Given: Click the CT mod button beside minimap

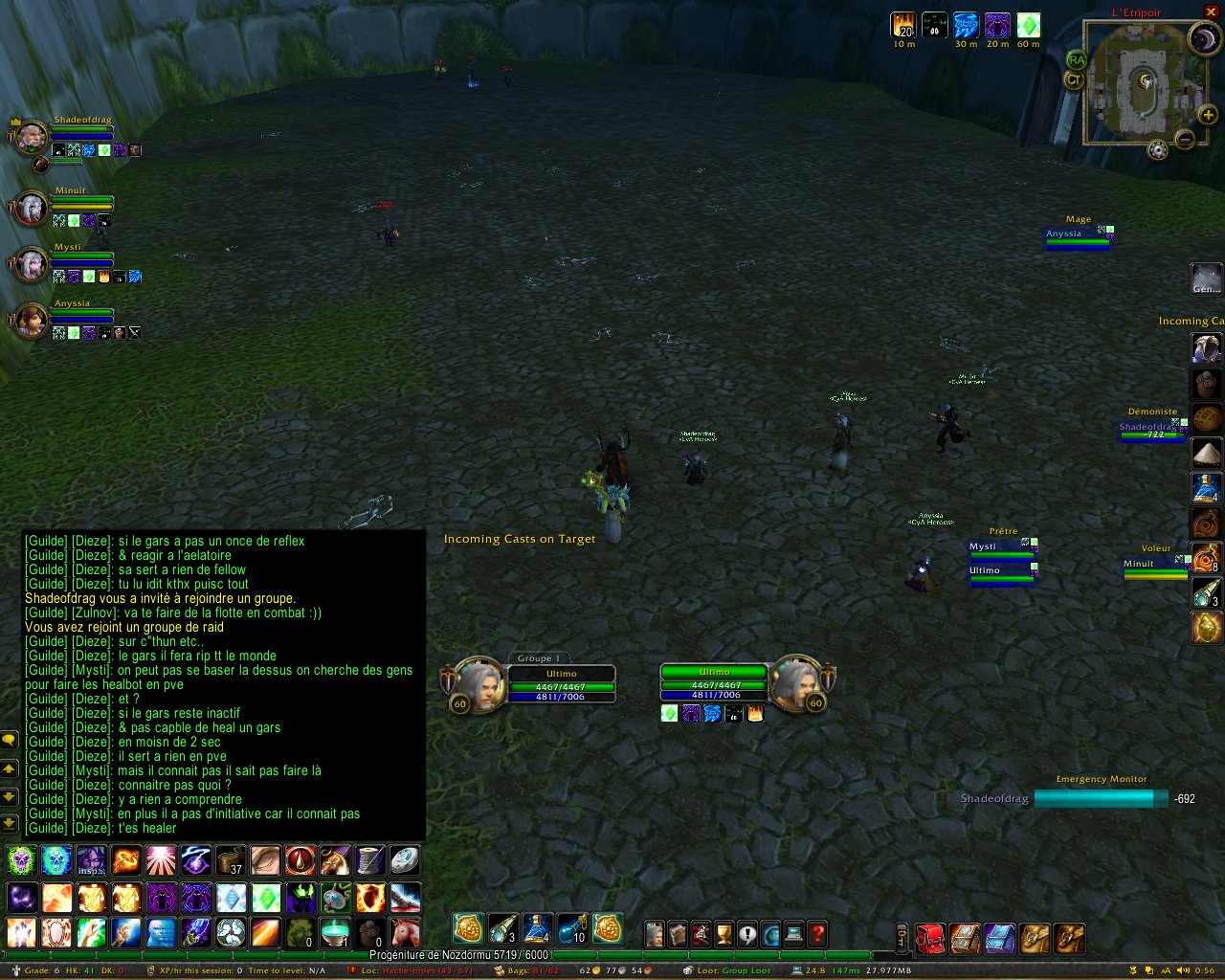Looking at the screenshot, I should click(x=1073, y=80).
